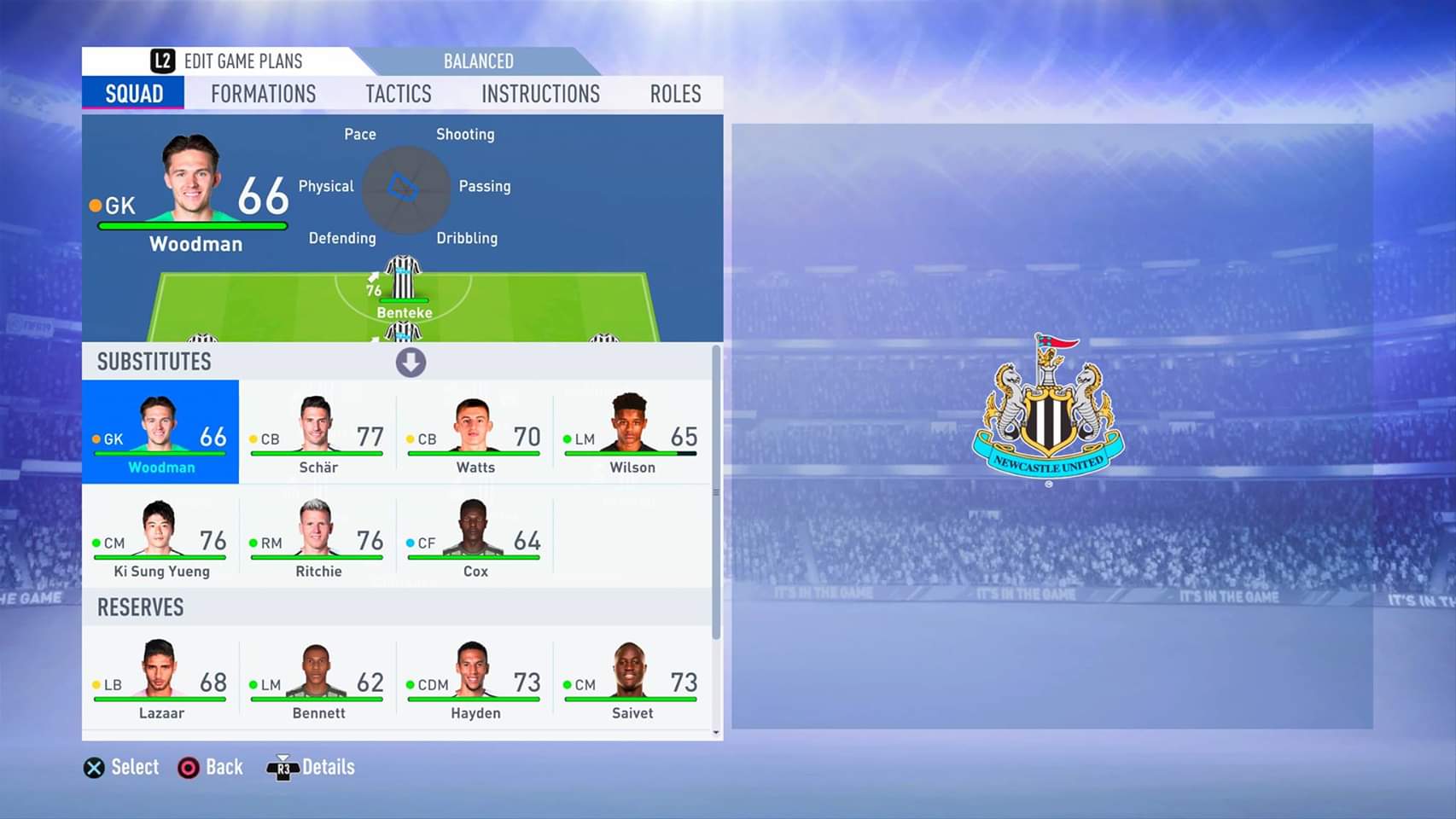Click the down arrow above substitutes

[x=411, y=363]
